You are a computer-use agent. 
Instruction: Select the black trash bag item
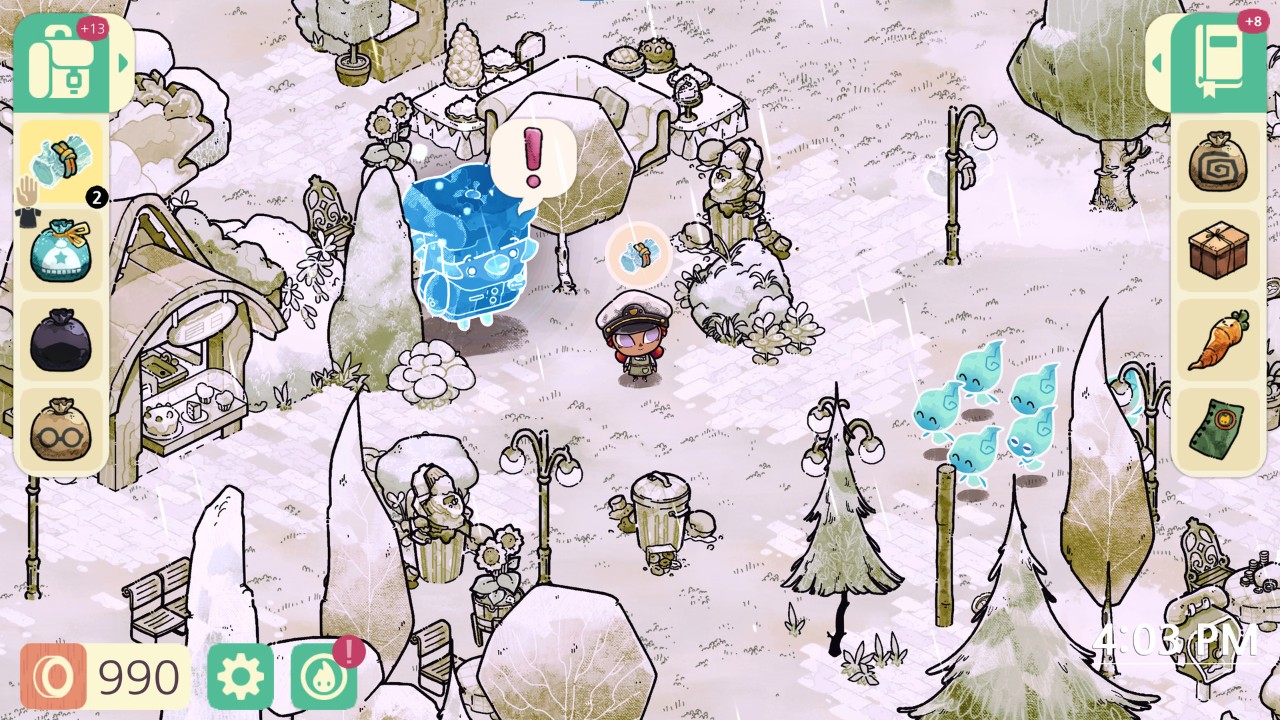tap(60, 341)
